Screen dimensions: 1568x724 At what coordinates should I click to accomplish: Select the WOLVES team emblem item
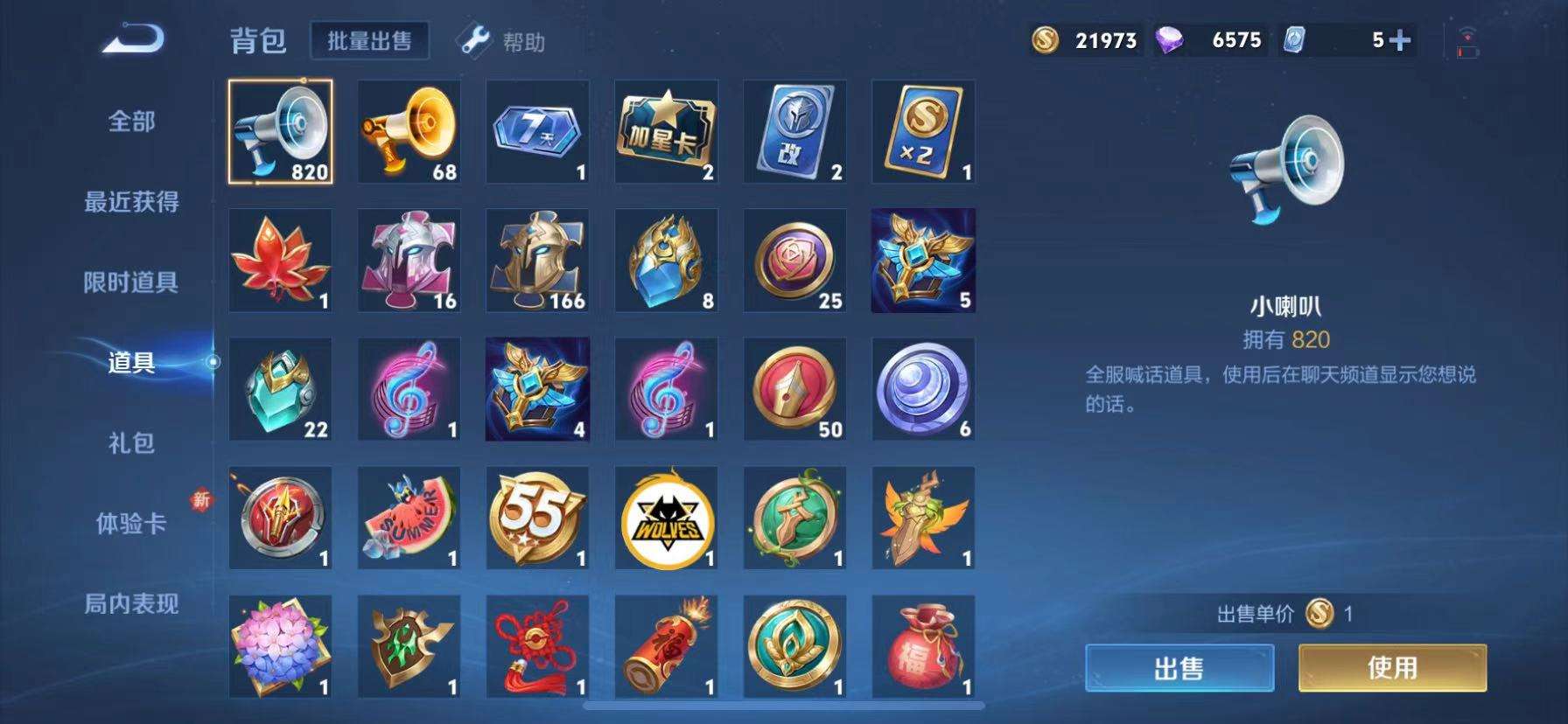pyautogui.click(x=666, y=517)
